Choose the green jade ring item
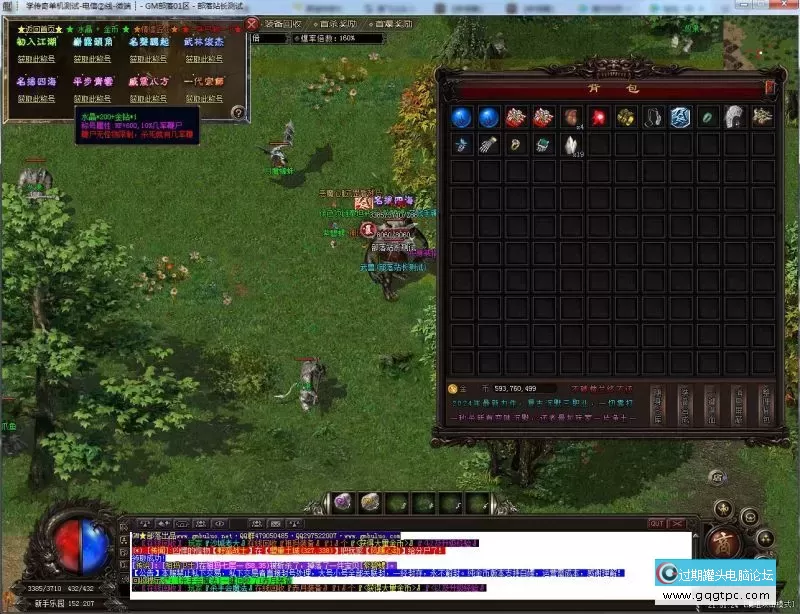The image size is (800, 614). pos(708,117)
